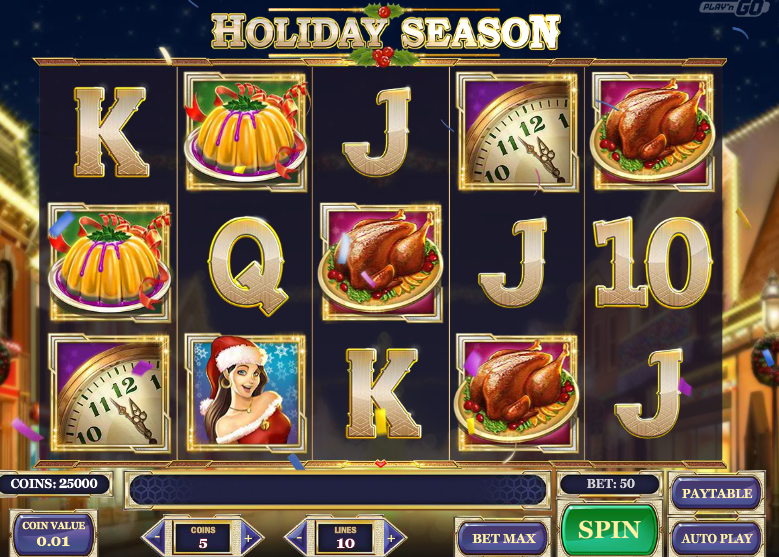Image resolution: width=779 pixels, height=557 pixels.
Task: Decrease the number of lines
Action: (x=298, y=536)
